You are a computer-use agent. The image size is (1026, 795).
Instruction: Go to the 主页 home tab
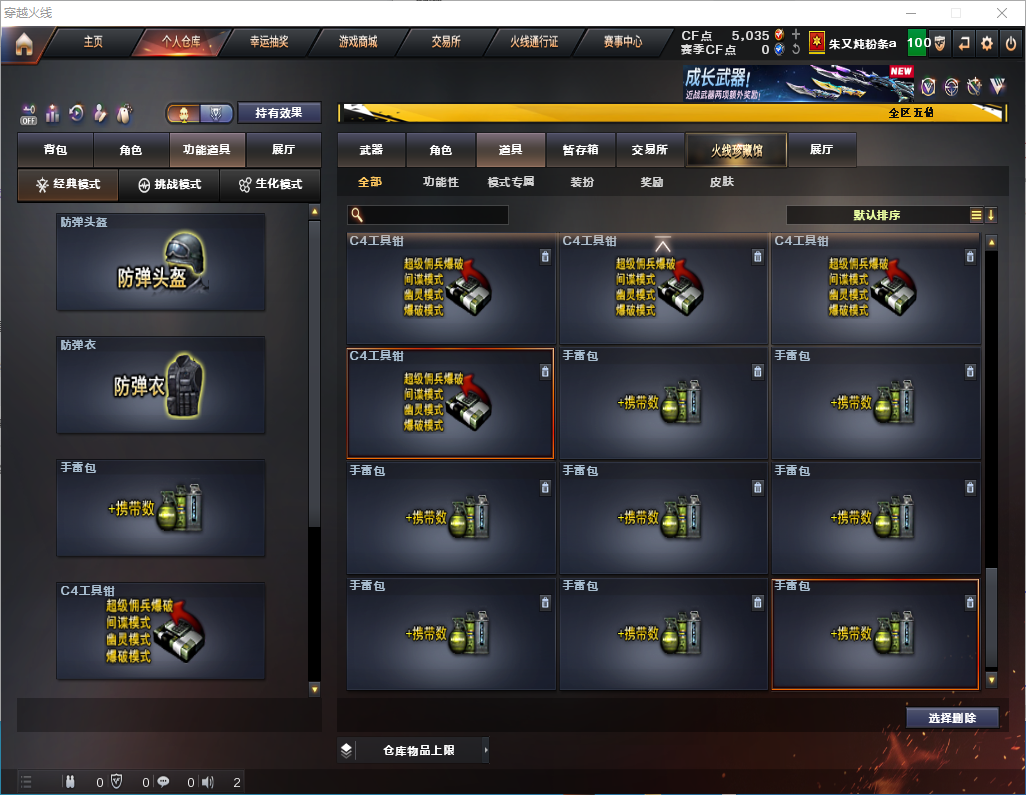click(93, 42)
